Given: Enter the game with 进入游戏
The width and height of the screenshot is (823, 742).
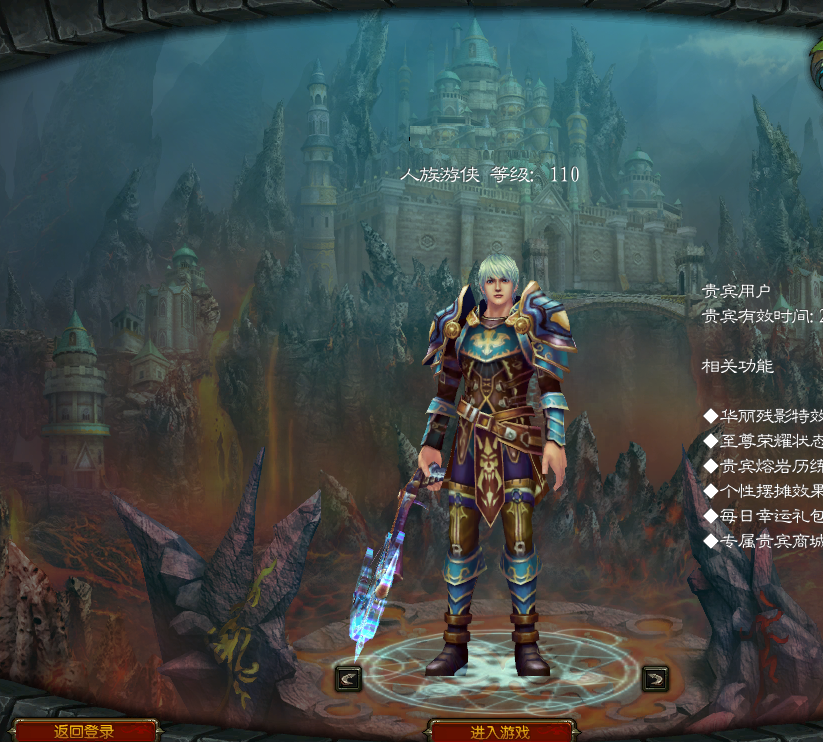Looking at the screenshot, I should 500,732.
